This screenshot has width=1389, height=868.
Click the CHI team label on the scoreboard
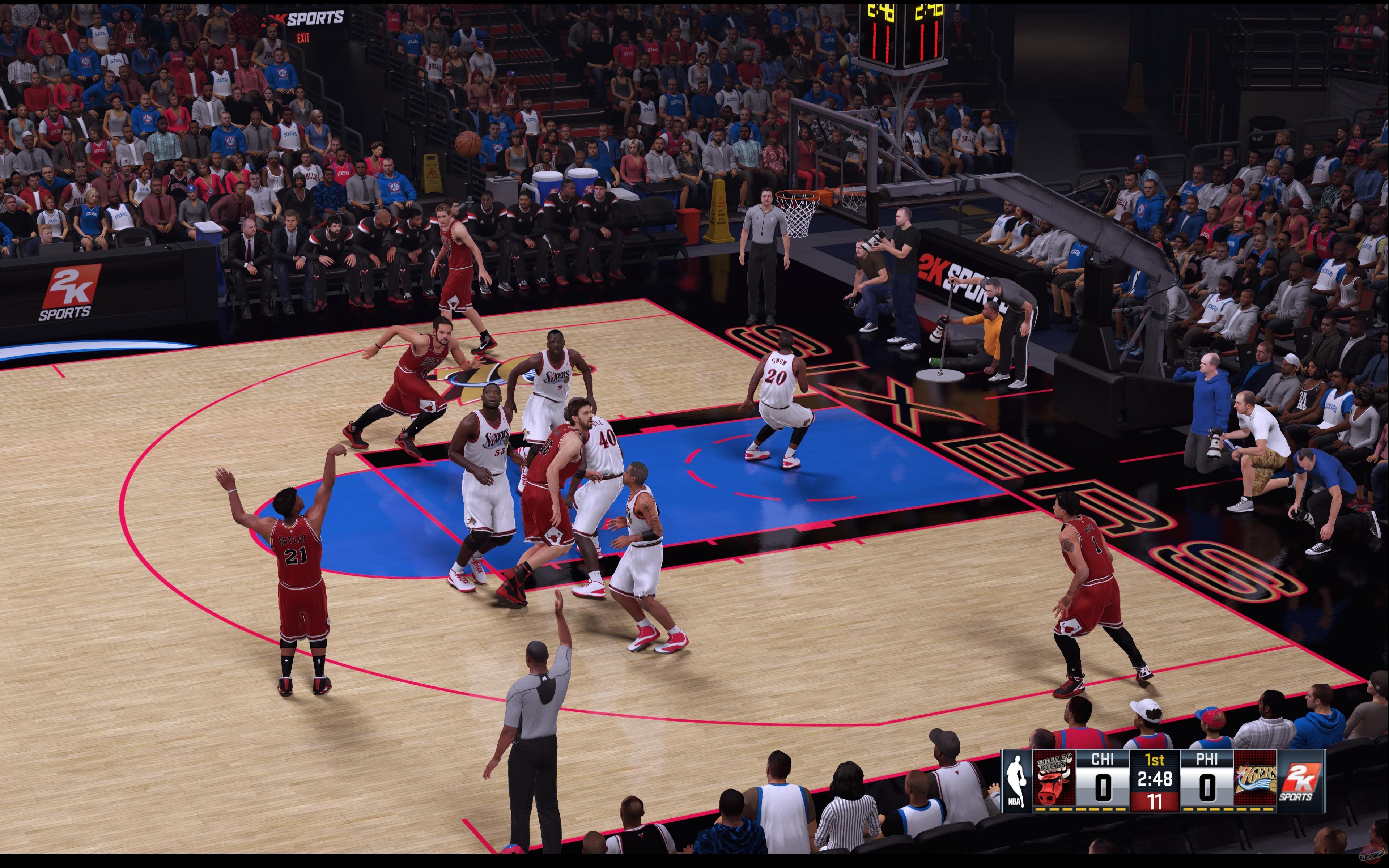[x=1103, y=759]
